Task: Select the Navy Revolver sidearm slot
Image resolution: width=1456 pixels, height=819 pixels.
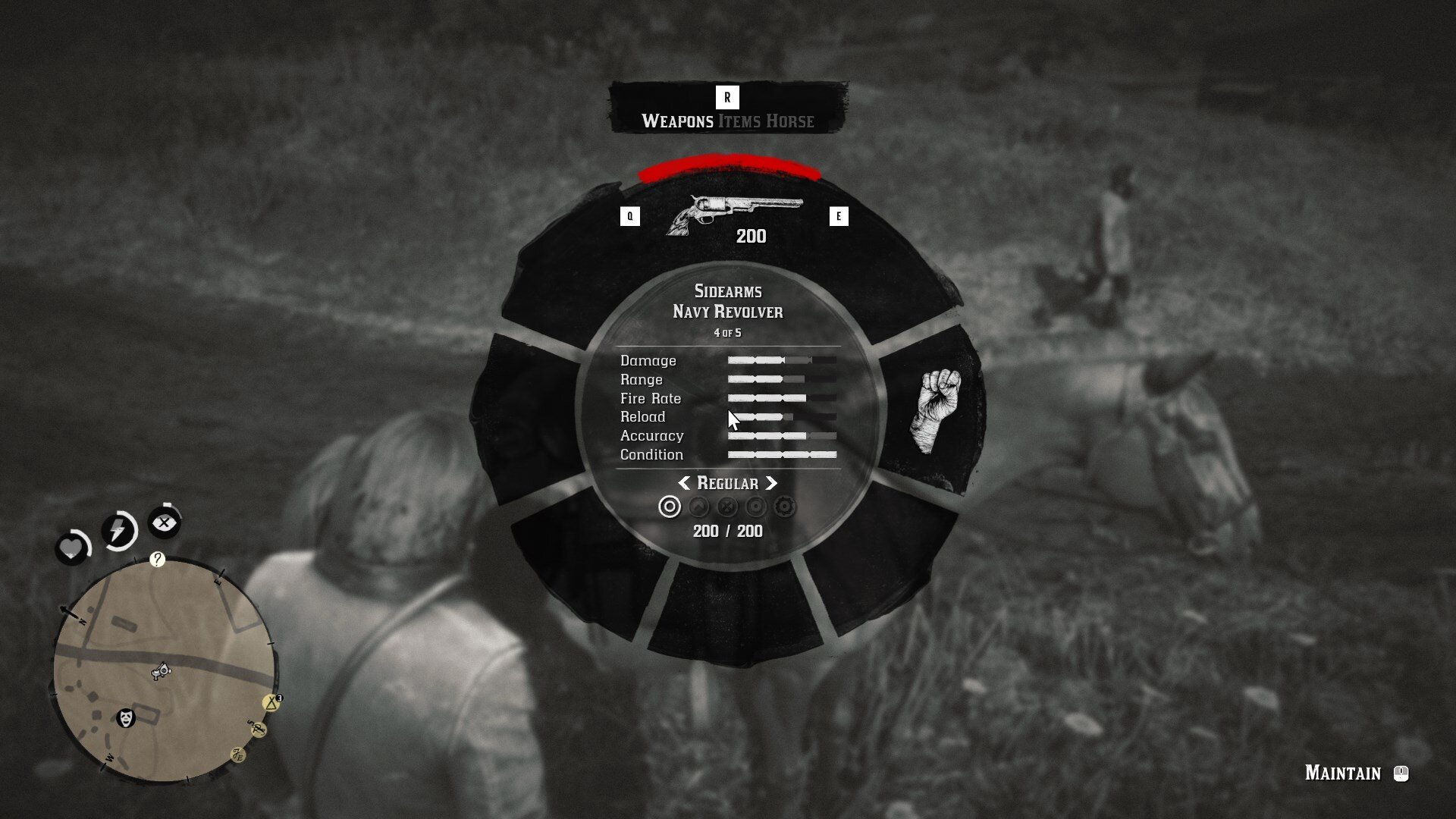Action: (x=733, y=215)
